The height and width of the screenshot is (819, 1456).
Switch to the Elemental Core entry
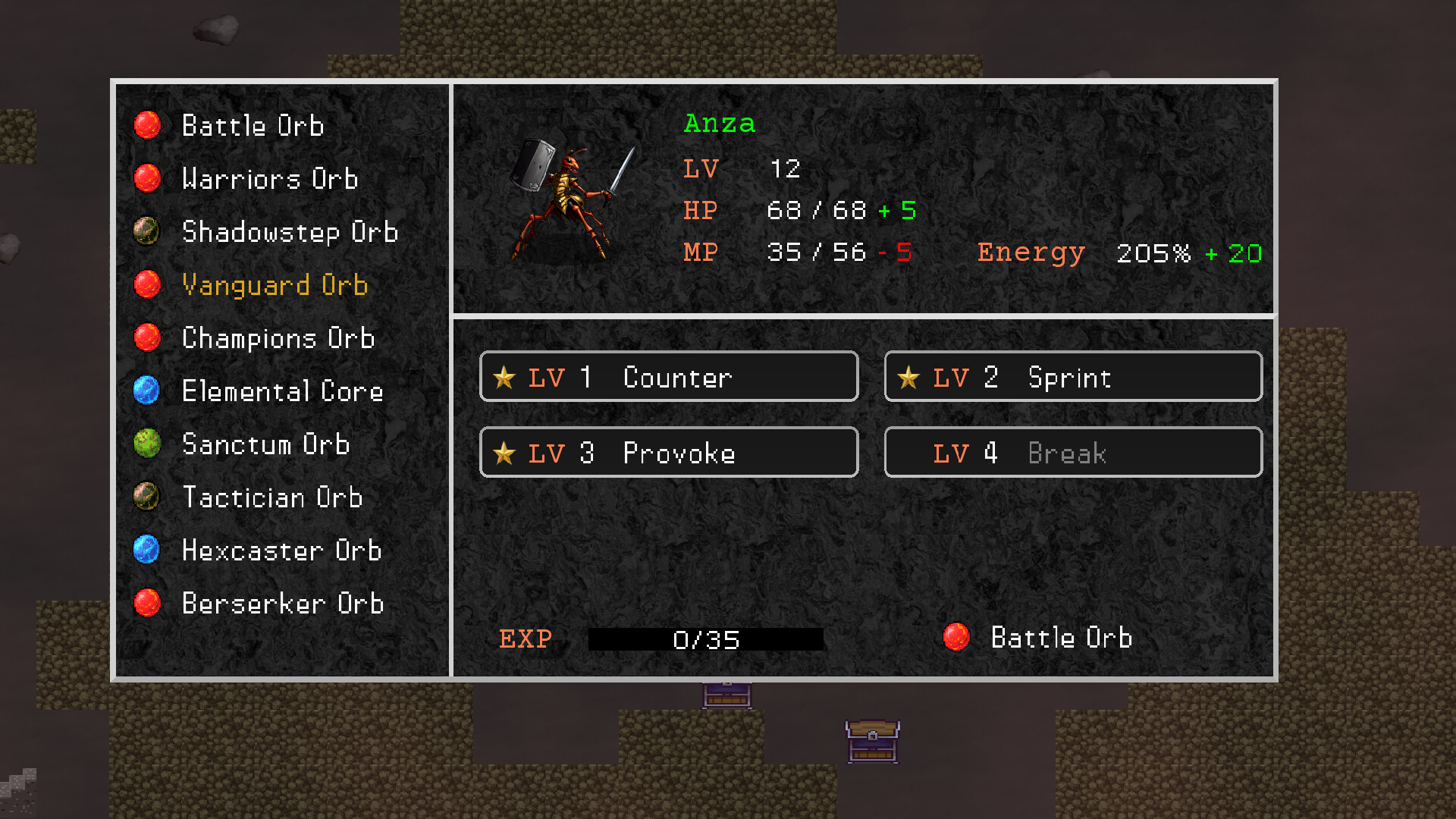coord(282,391)
